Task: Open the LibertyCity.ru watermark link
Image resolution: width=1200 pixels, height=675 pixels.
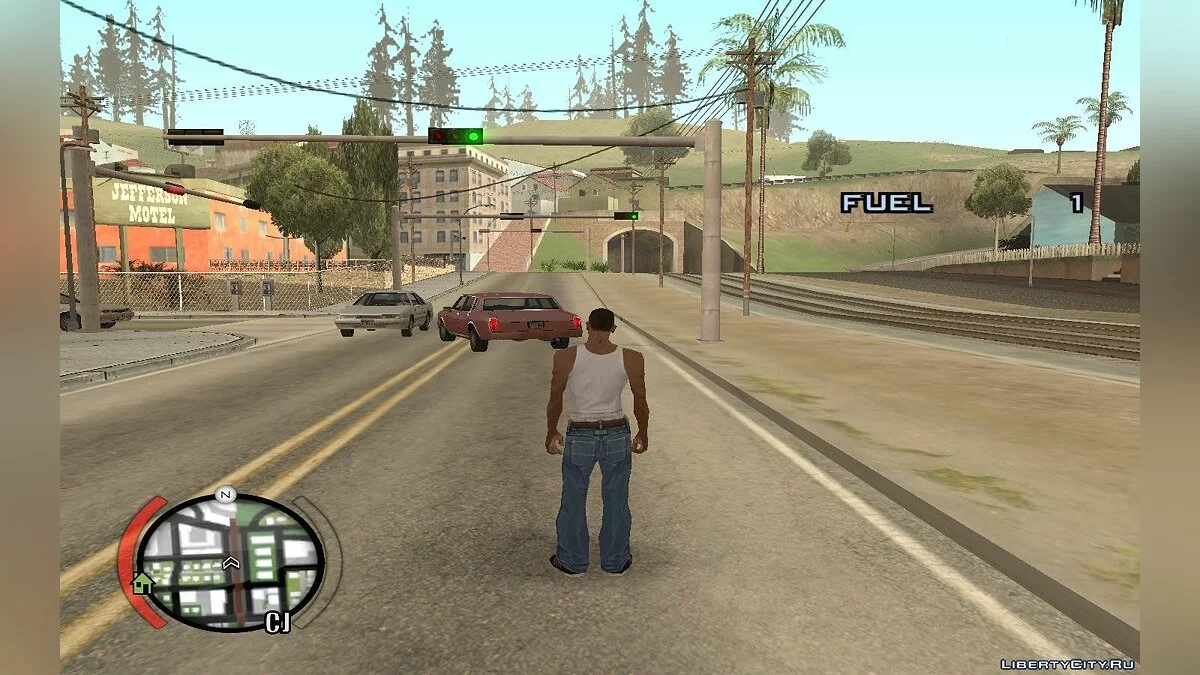Action: (x=1068, y=664)
